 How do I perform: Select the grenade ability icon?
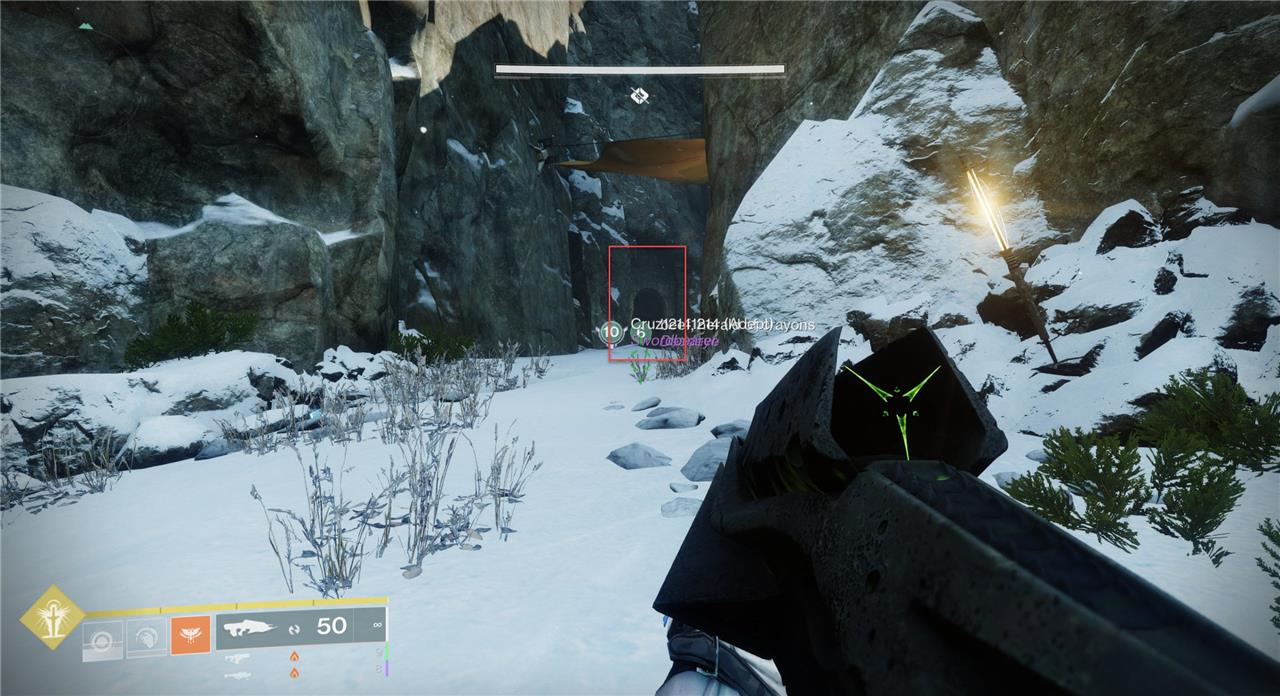point(103,637)
